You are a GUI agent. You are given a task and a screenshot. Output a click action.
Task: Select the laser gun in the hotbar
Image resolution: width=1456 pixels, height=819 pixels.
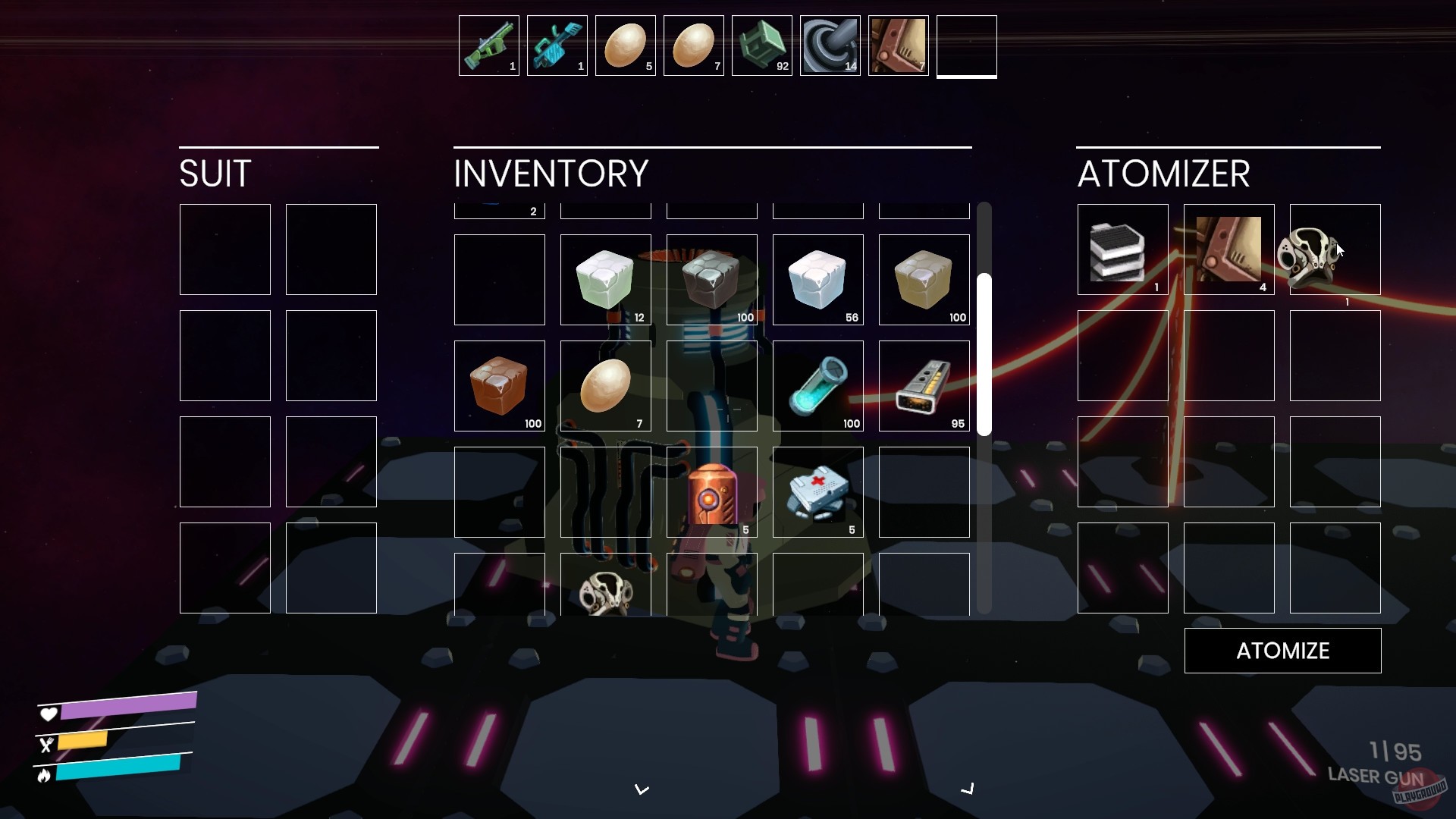[x=488, y=44]
